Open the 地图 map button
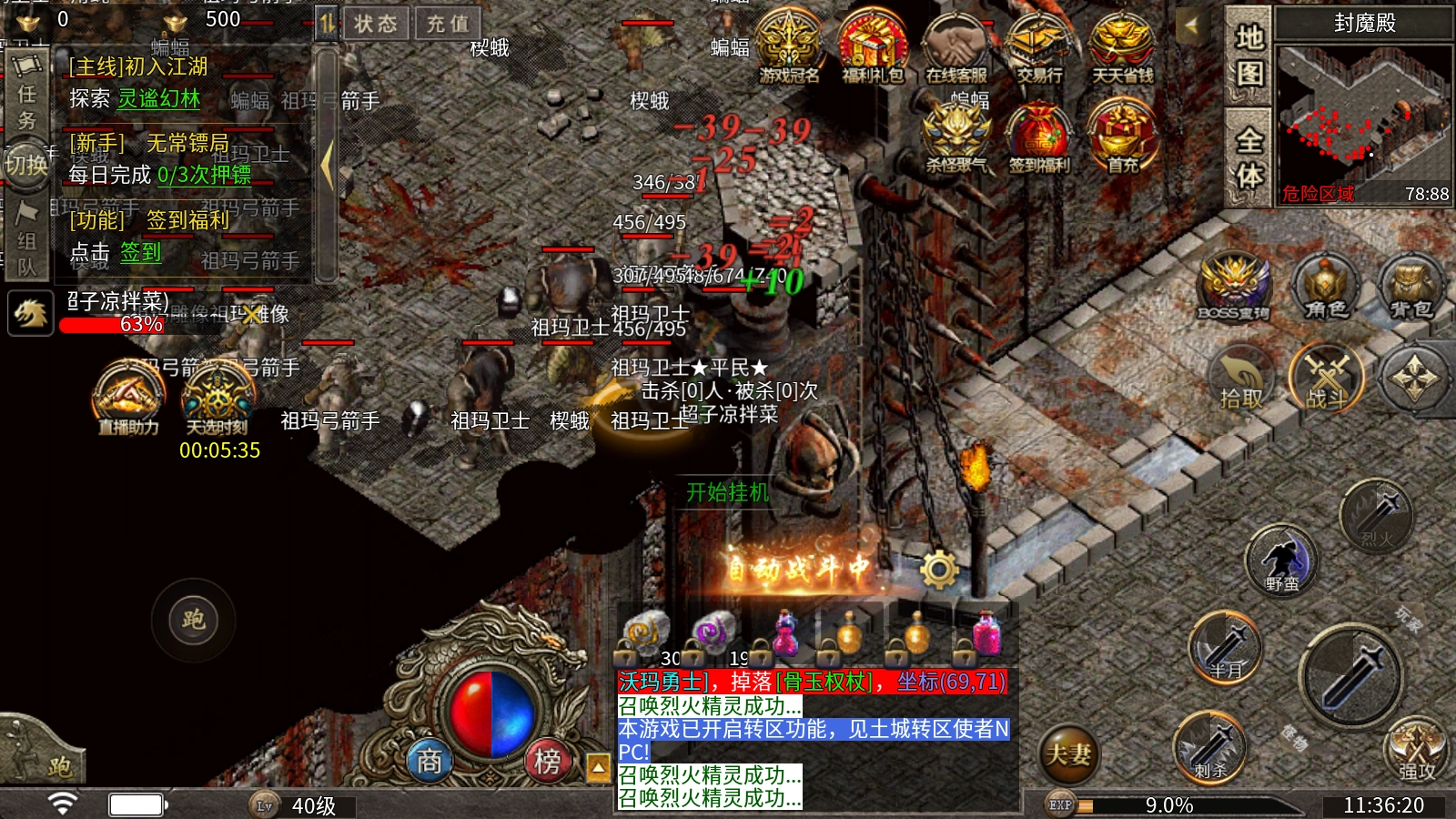Screen dimensions: 1456x819 pyautogui.click(x=1249, y=56)
